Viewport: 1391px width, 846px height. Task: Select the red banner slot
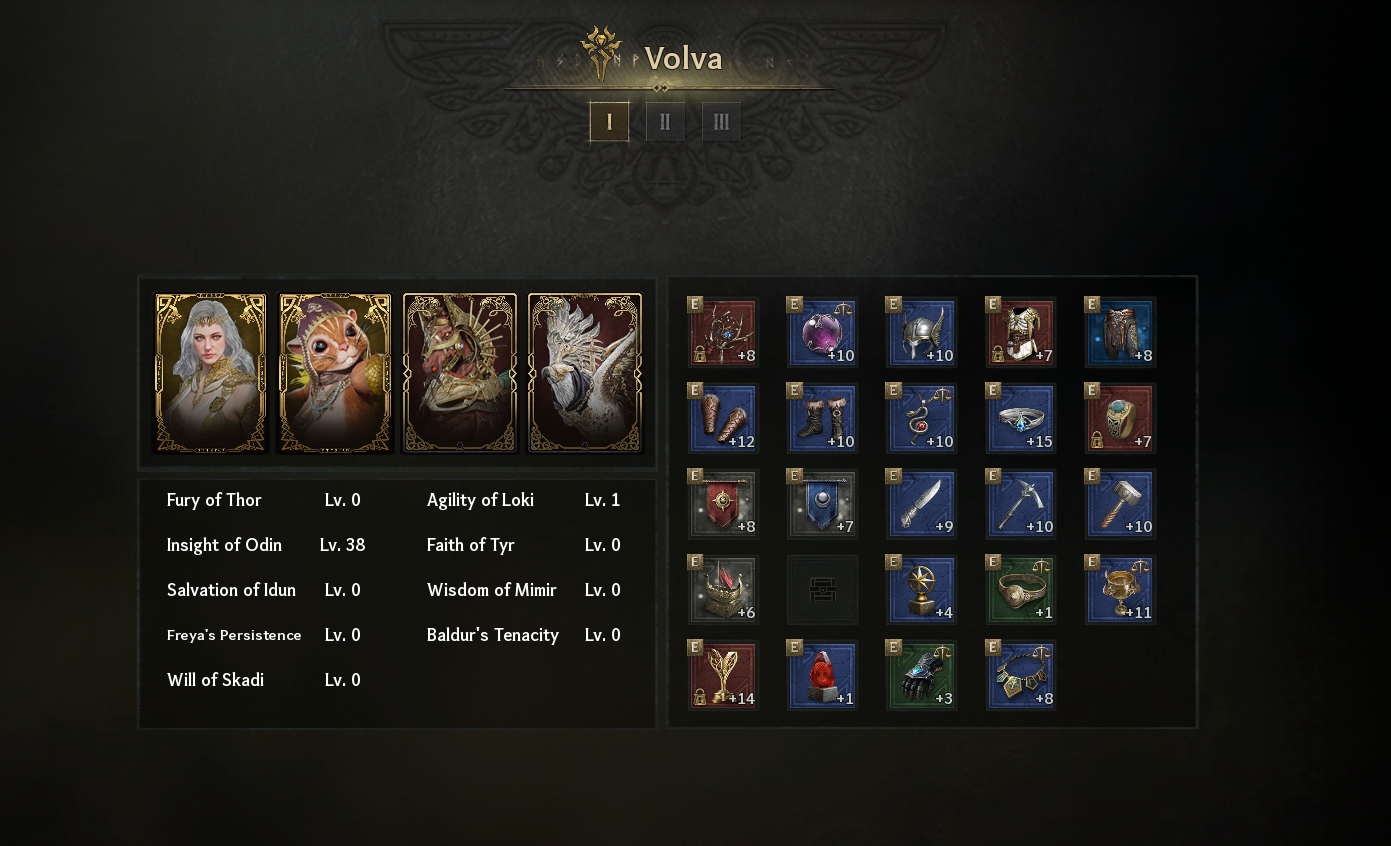(723, 504)
